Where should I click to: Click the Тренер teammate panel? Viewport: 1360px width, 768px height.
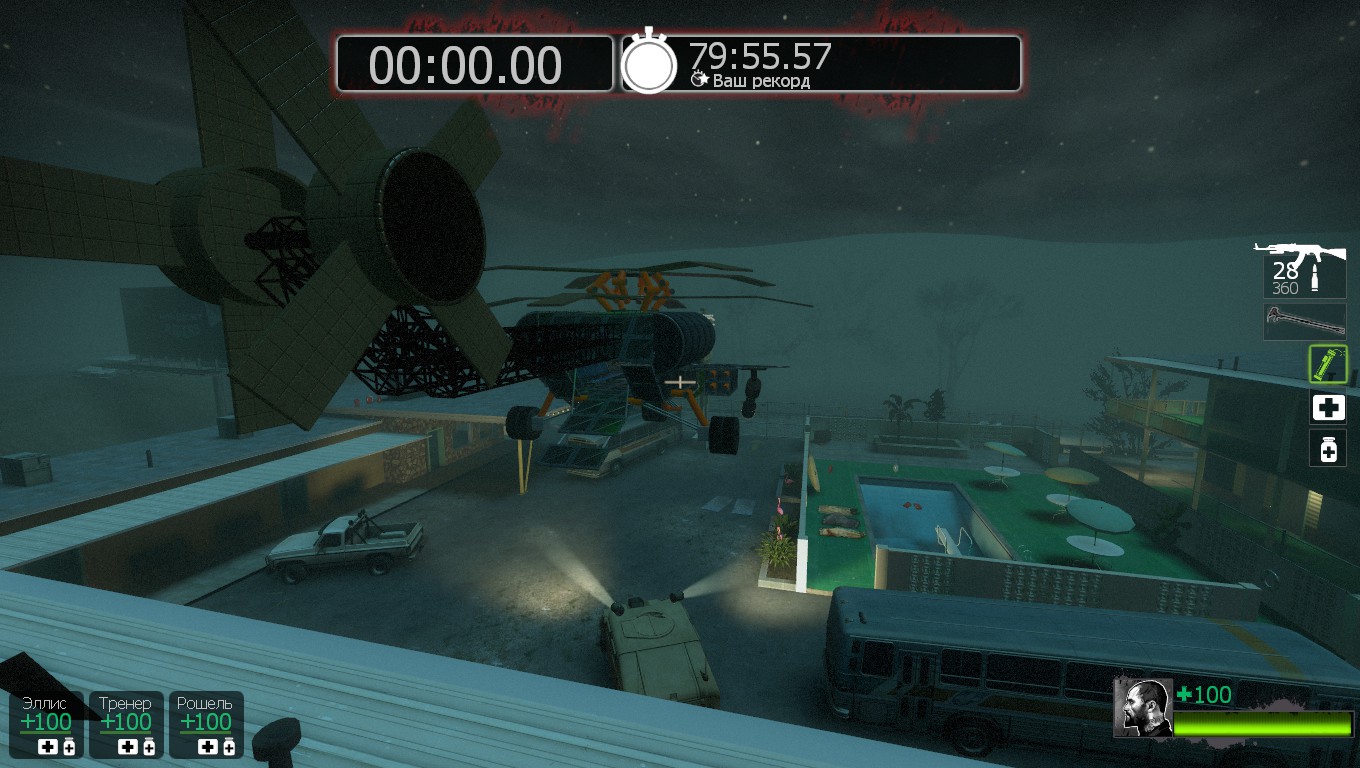[x=126, y=724]
